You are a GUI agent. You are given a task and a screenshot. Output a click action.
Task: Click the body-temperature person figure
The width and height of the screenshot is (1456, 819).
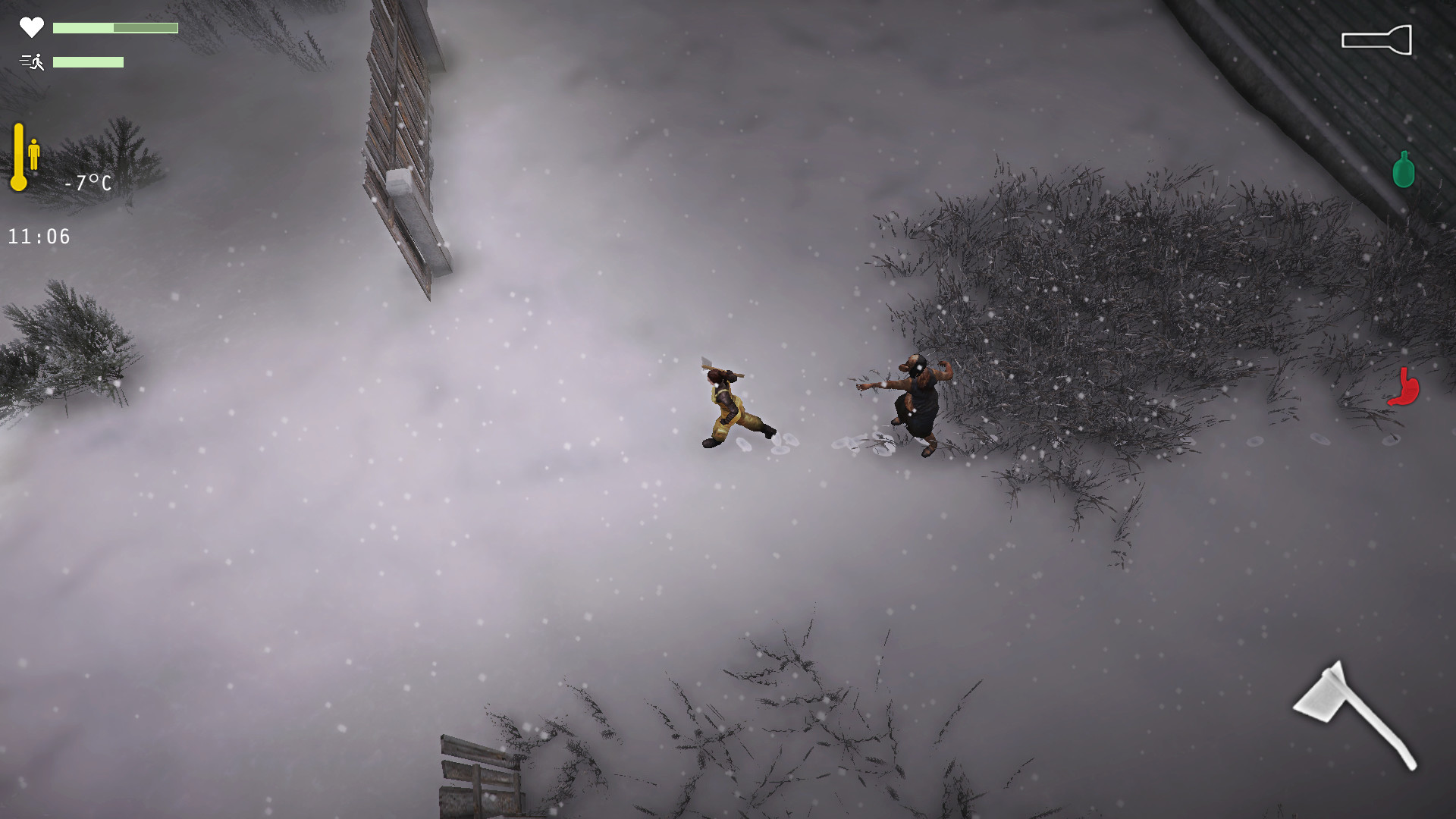point(35,152)
